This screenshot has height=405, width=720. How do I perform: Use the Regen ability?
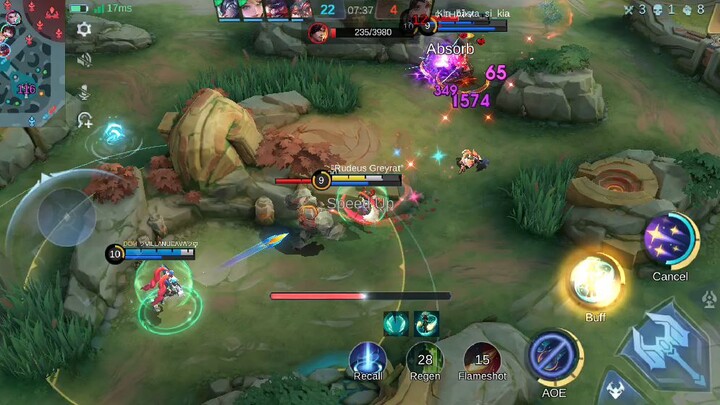424,358
